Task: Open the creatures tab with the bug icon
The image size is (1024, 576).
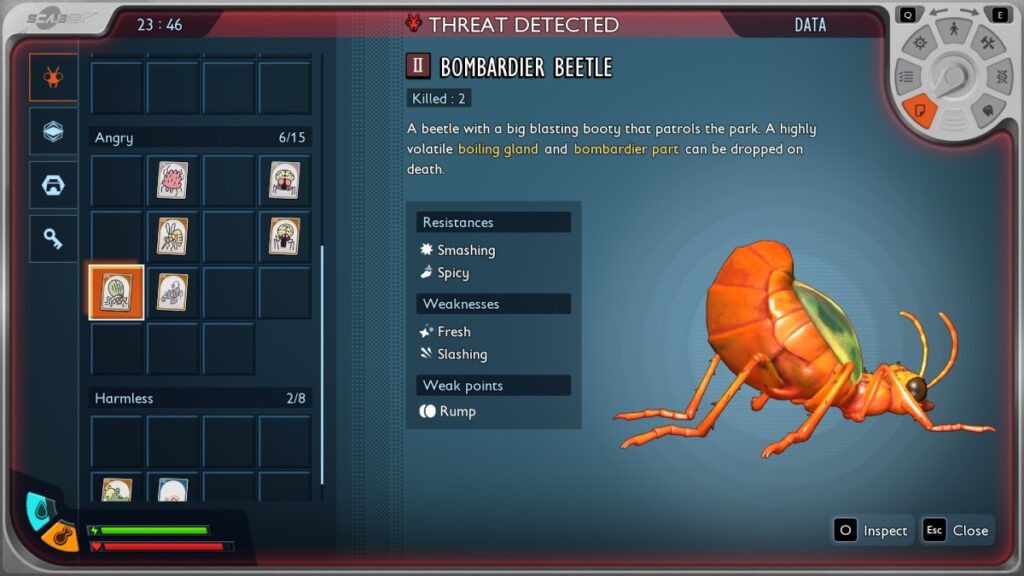Action: (x=53, y=78)
